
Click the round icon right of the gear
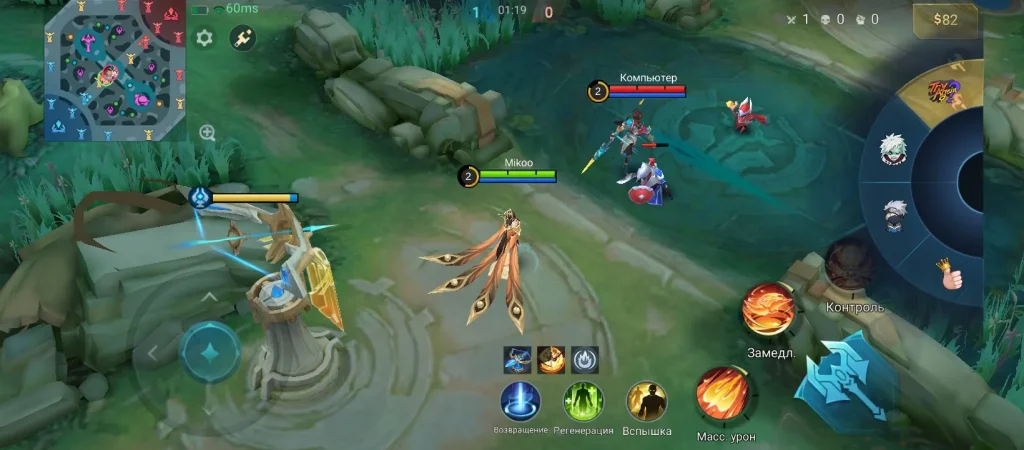pyautogui.click(x=242, y=38)
